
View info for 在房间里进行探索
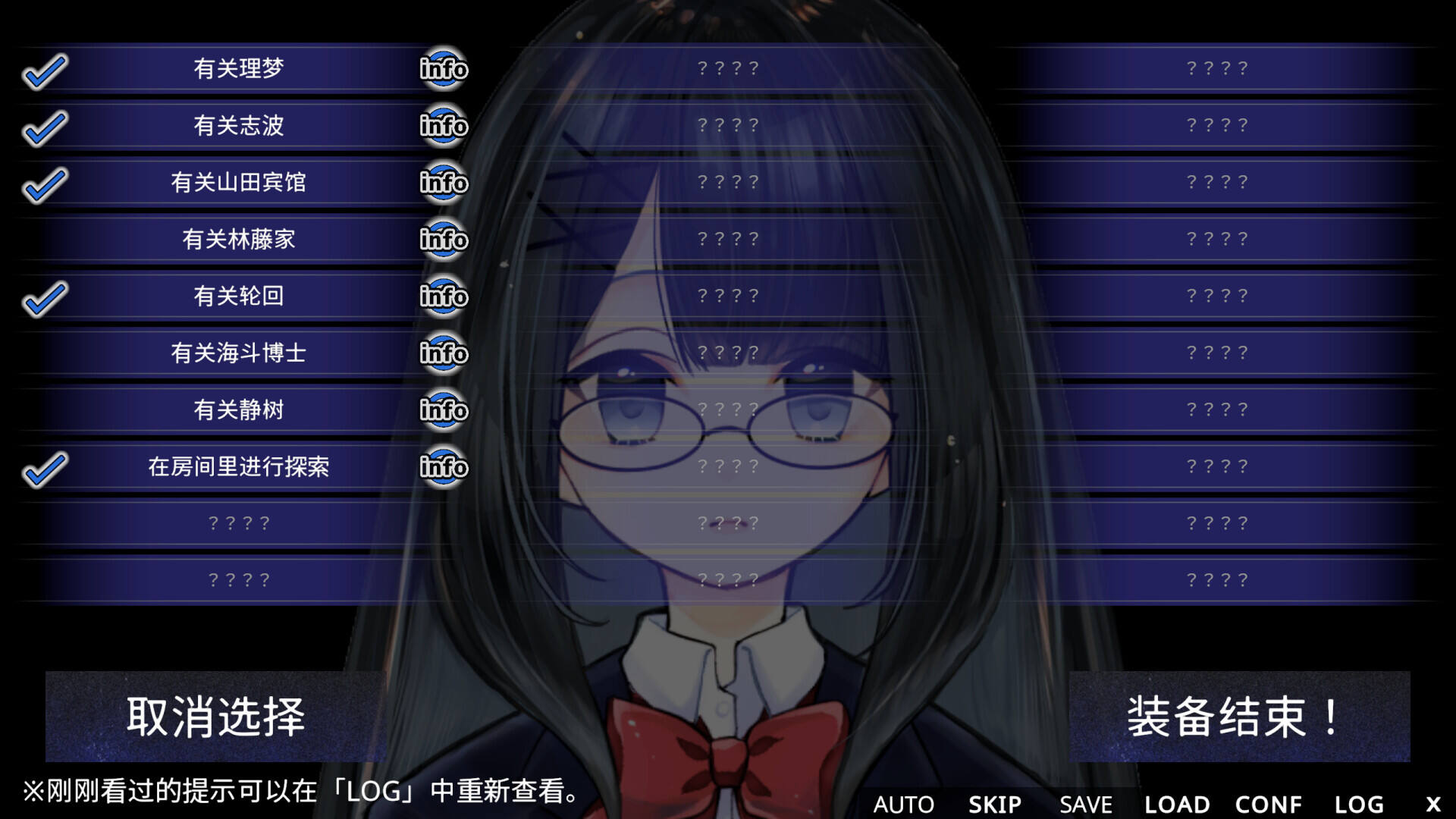443,467
